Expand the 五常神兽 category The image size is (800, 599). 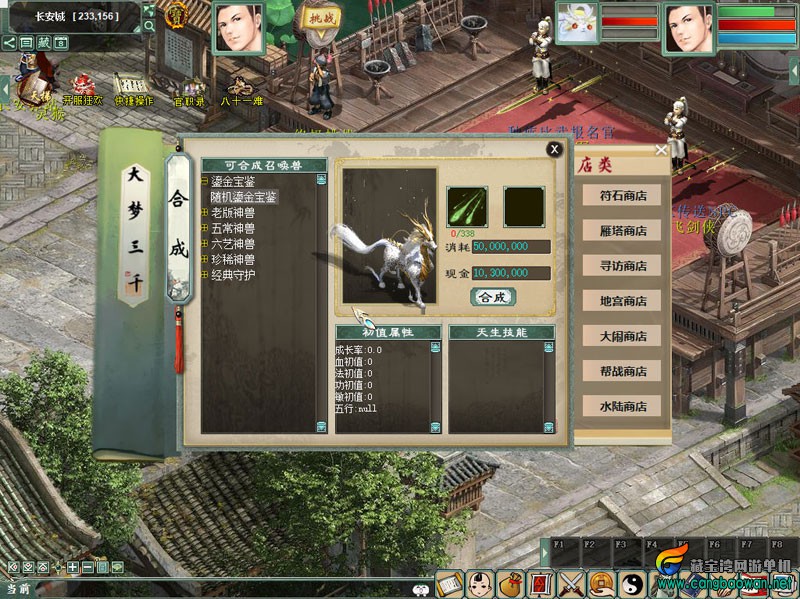[x=205, y=228]
